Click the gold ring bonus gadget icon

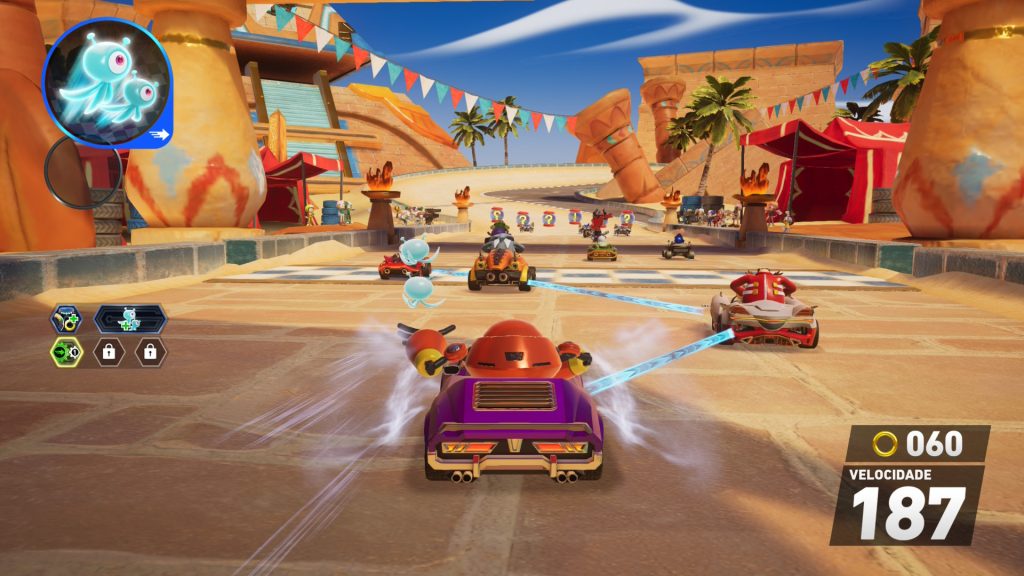coord(67,319)
